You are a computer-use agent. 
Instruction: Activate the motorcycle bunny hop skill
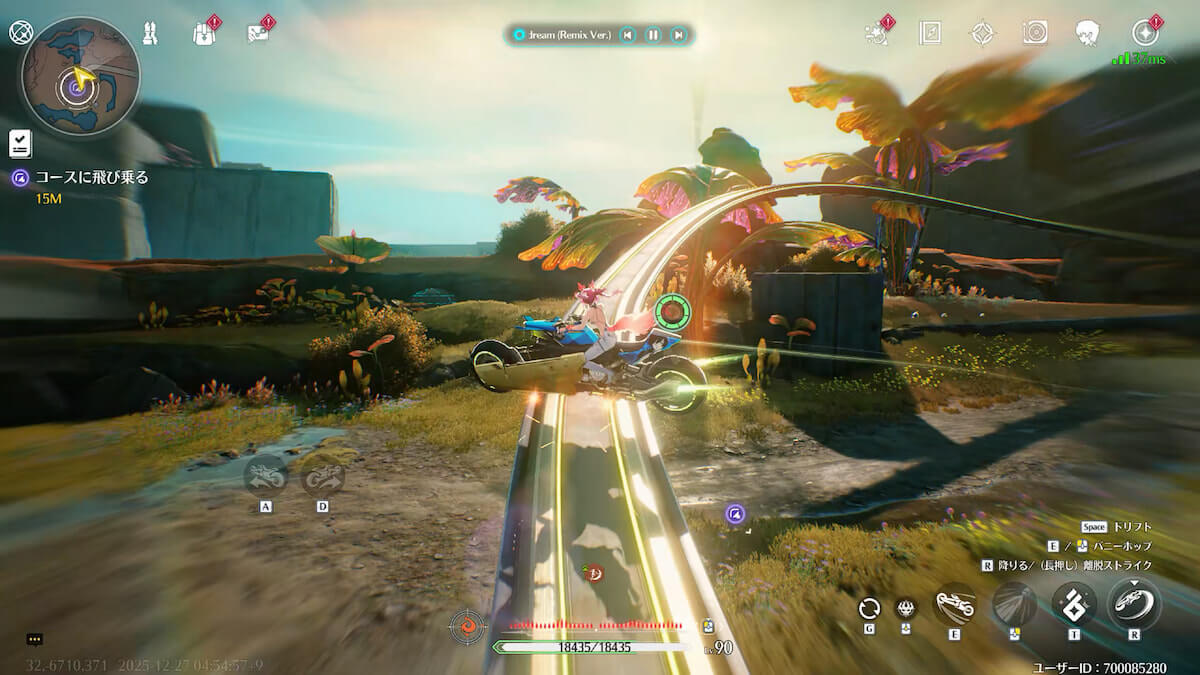tap(954, 605)
